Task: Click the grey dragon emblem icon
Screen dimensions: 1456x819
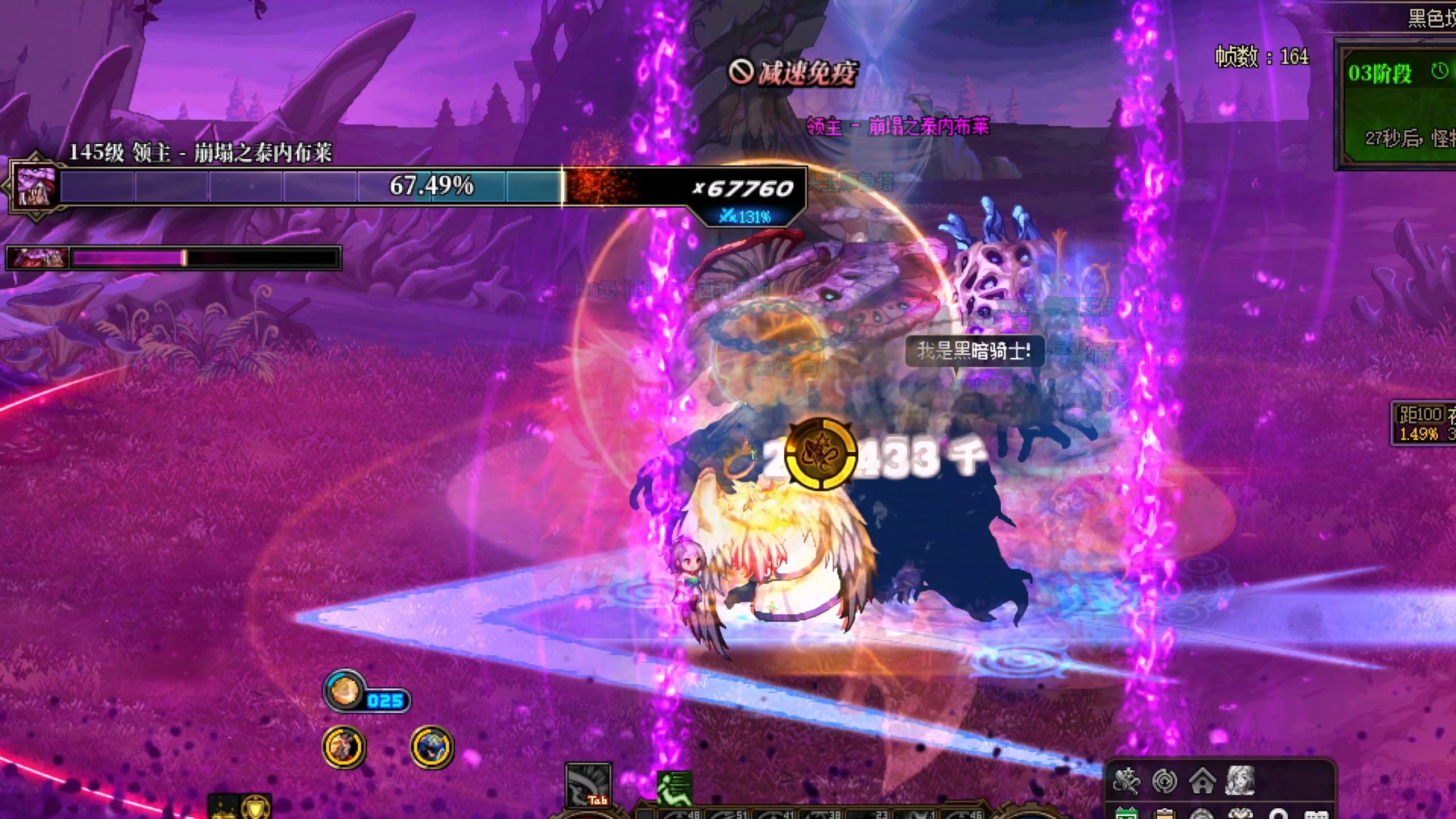Action: click(x=1127, y=781)
